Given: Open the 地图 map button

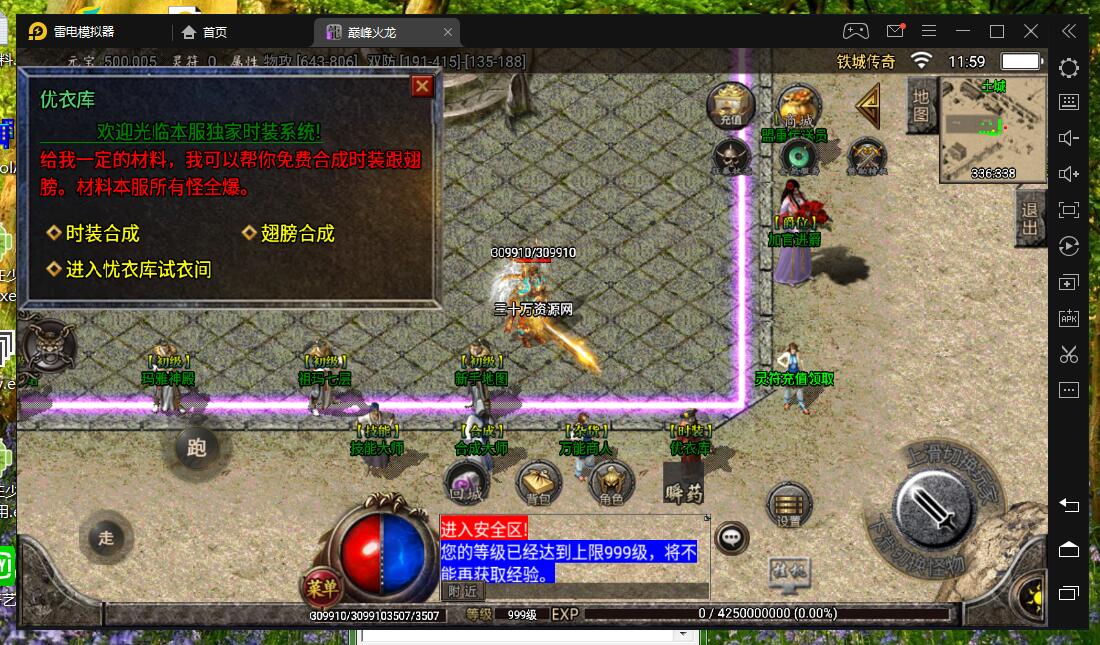Looking at the screenshot, I should tap(920, 105).
